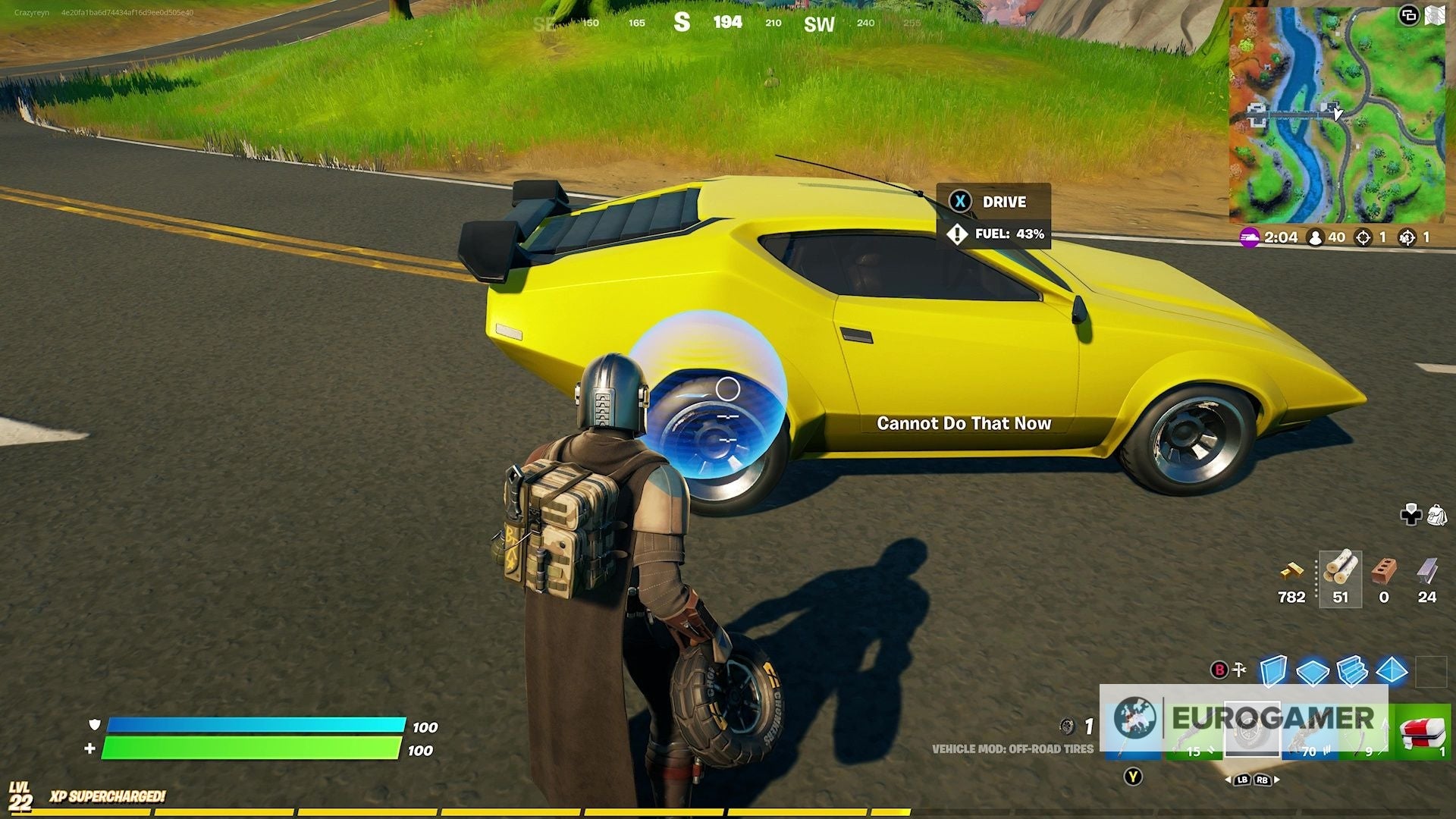This screenshot has height=819, width=1456.
Task: Click the yellow XP progress bar
Action: point(455,811)
